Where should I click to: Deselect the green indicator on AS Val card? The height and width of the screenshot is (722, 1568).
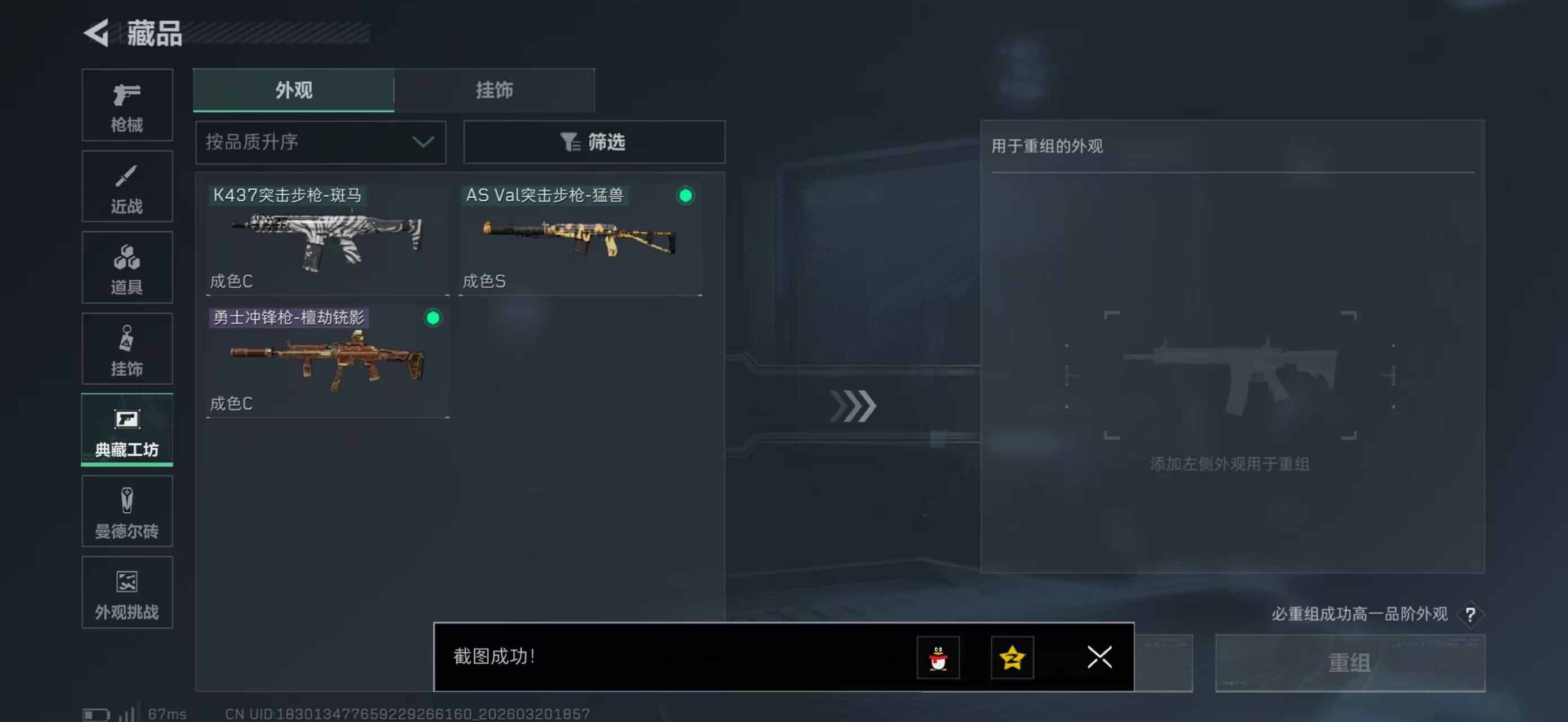pos(686,196)
